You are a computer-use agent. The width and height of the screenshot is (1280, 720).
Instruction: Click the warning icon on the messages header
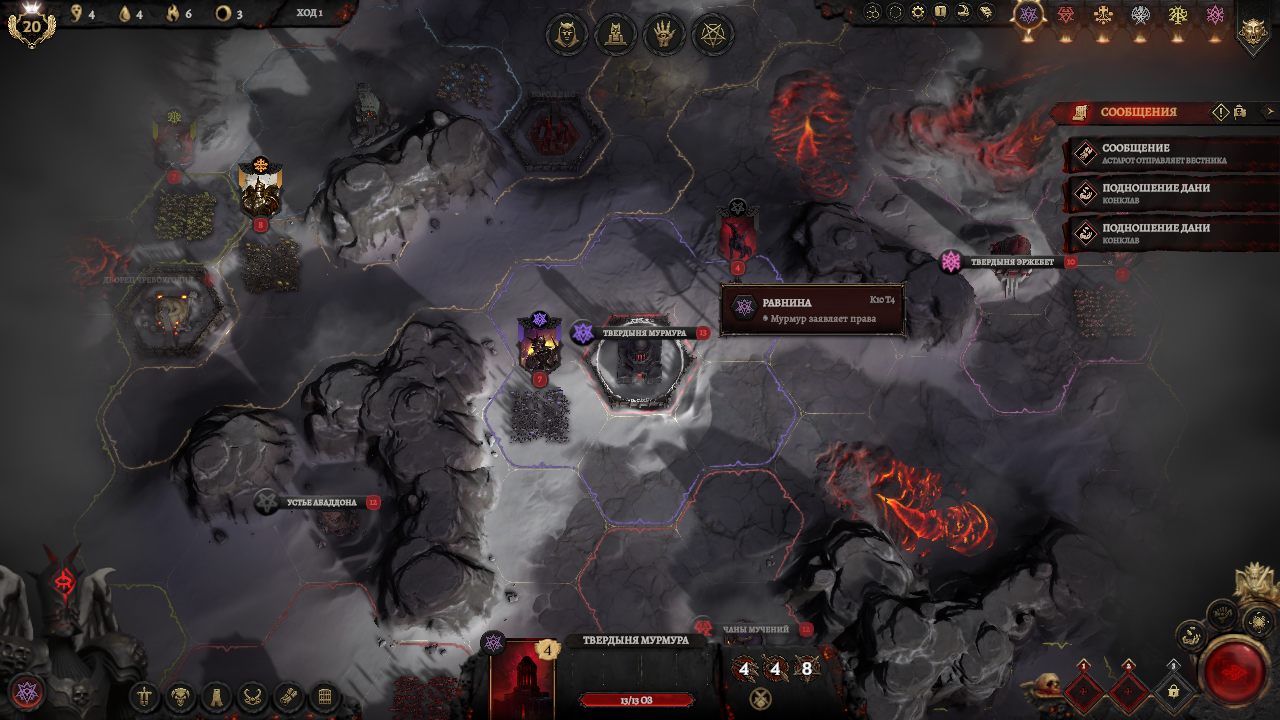1219,112
